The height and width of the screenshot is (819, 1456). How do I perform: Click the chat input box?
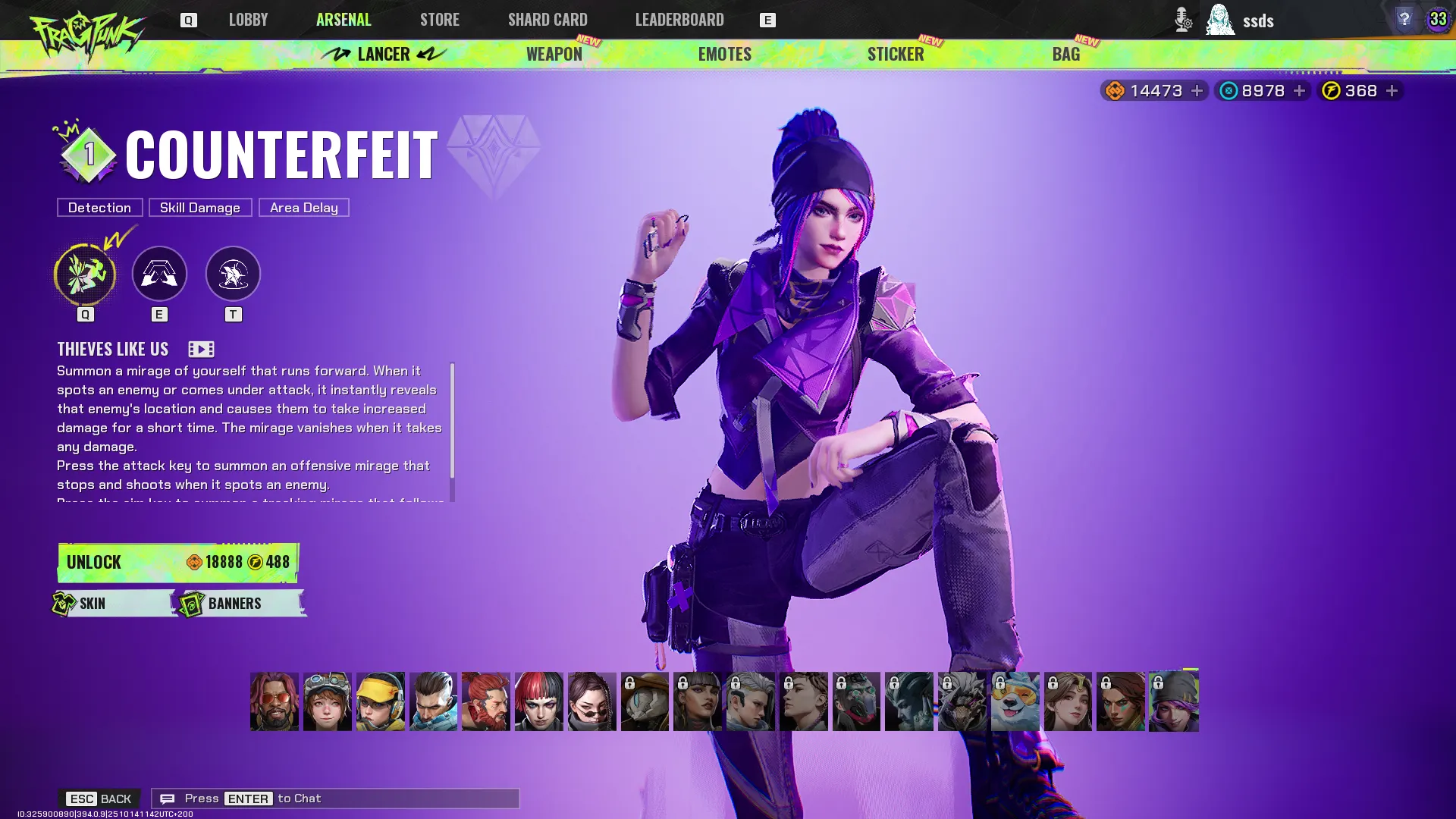click(x=335, y=799)
